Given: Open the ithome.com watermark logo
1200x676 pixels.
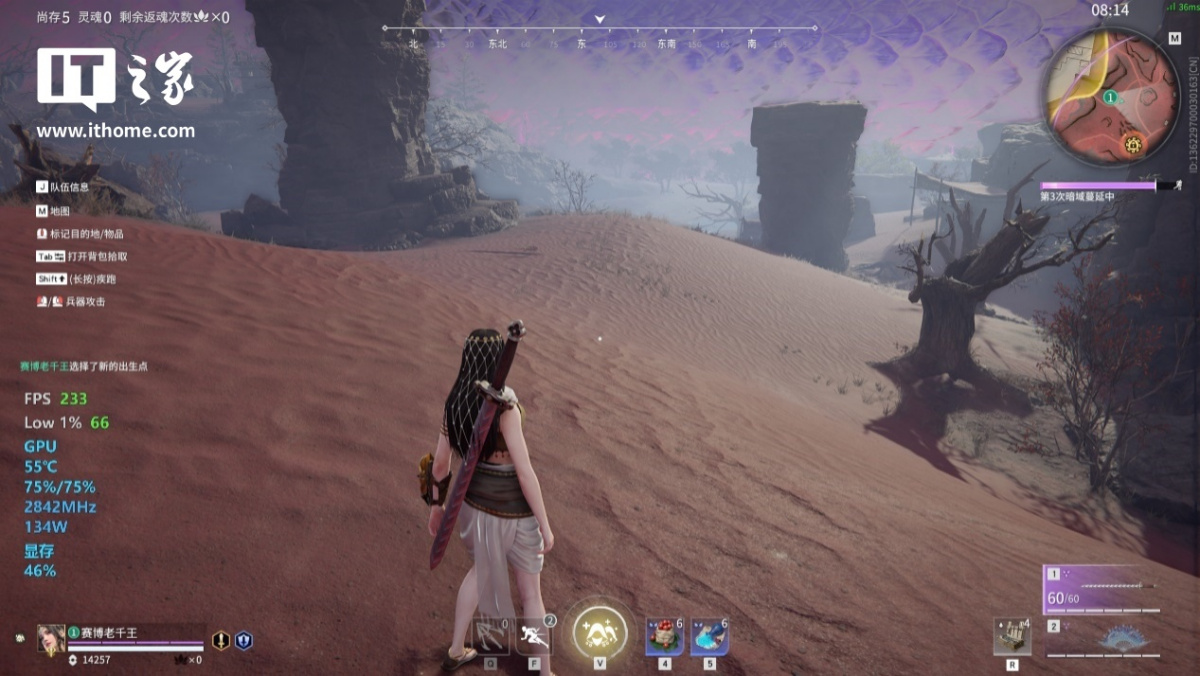Looking at the screenshot, I should 115,92.
